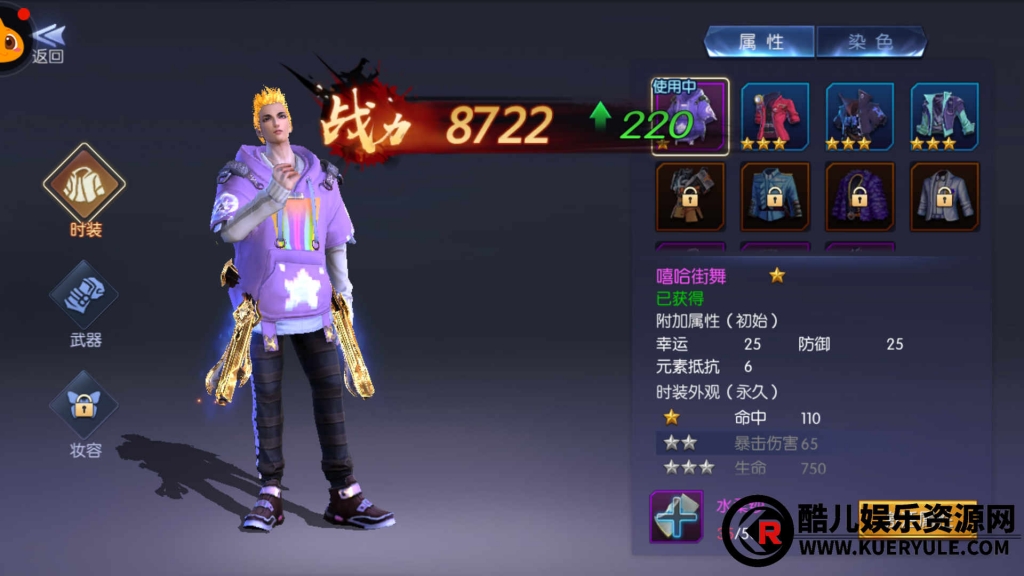
Task: Select the dark purple-blue three-star outfit
Action: [x=859, y=115]
